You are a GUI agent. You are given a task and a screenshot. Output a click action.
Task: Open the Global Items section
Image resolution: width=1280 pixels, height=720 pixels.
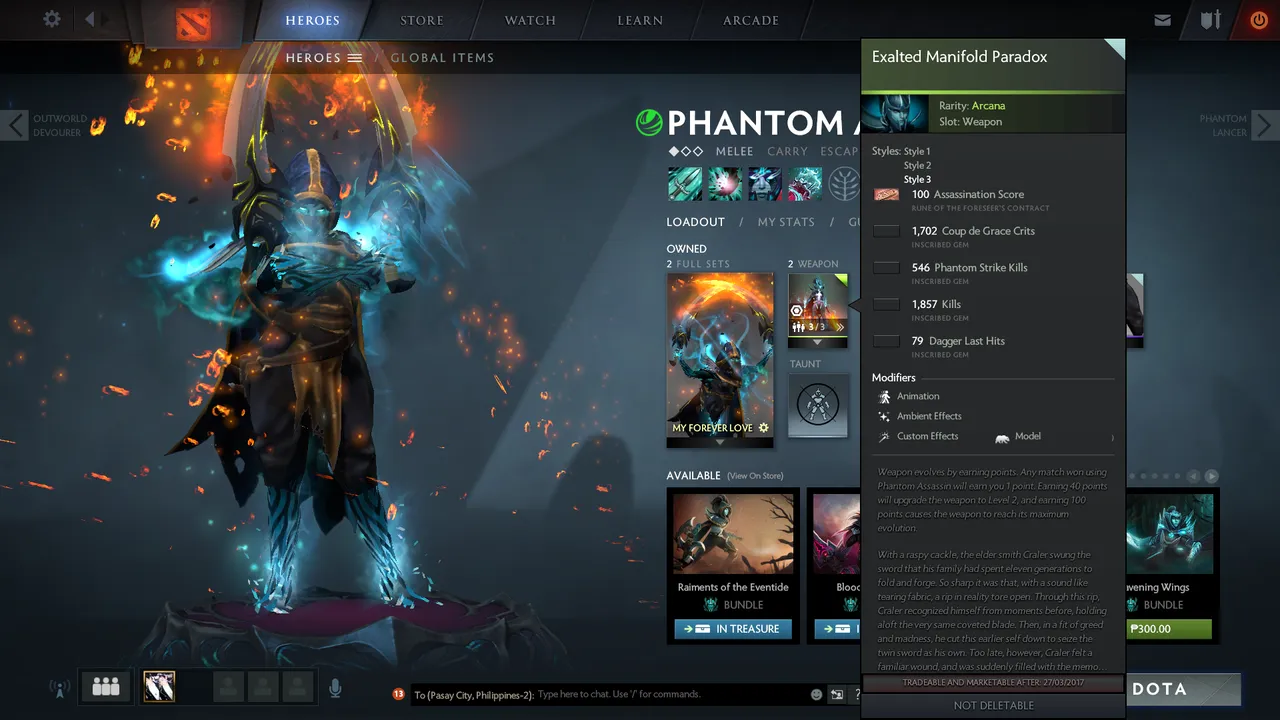(442, 58)
